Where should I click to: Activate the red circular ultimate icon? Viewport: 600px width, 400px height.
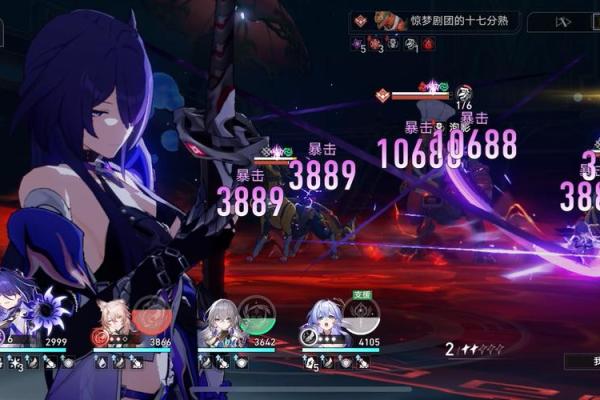[152, 315]
